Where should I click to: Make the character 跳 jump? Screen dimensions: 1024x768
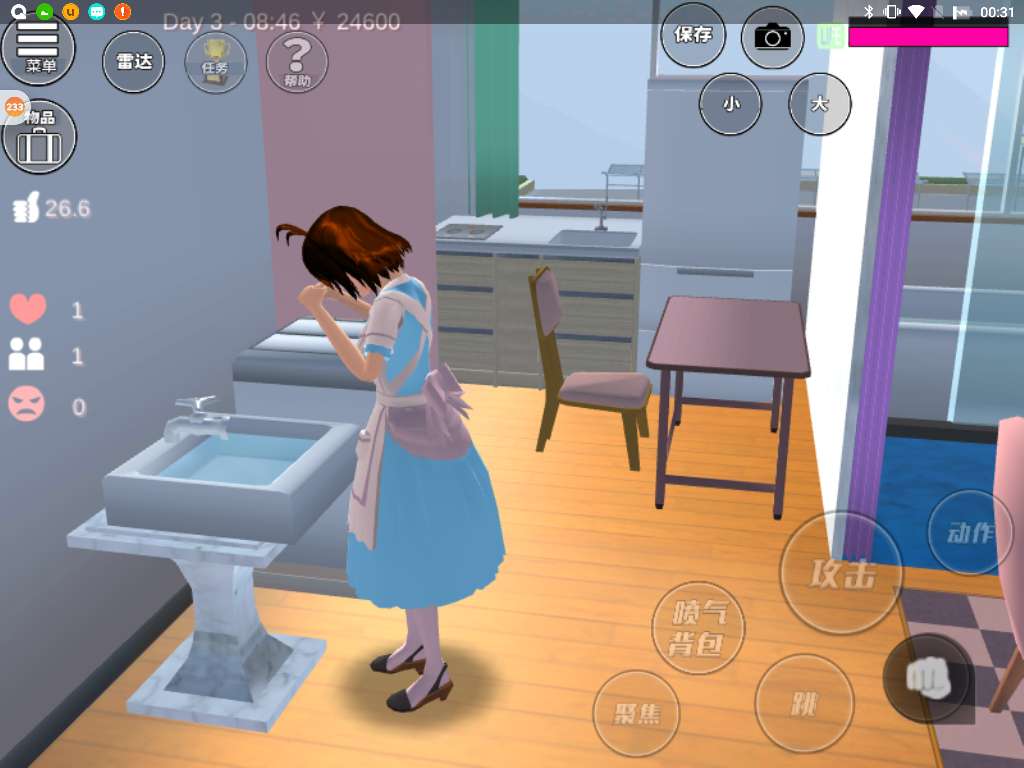click(x=804, y=704)
